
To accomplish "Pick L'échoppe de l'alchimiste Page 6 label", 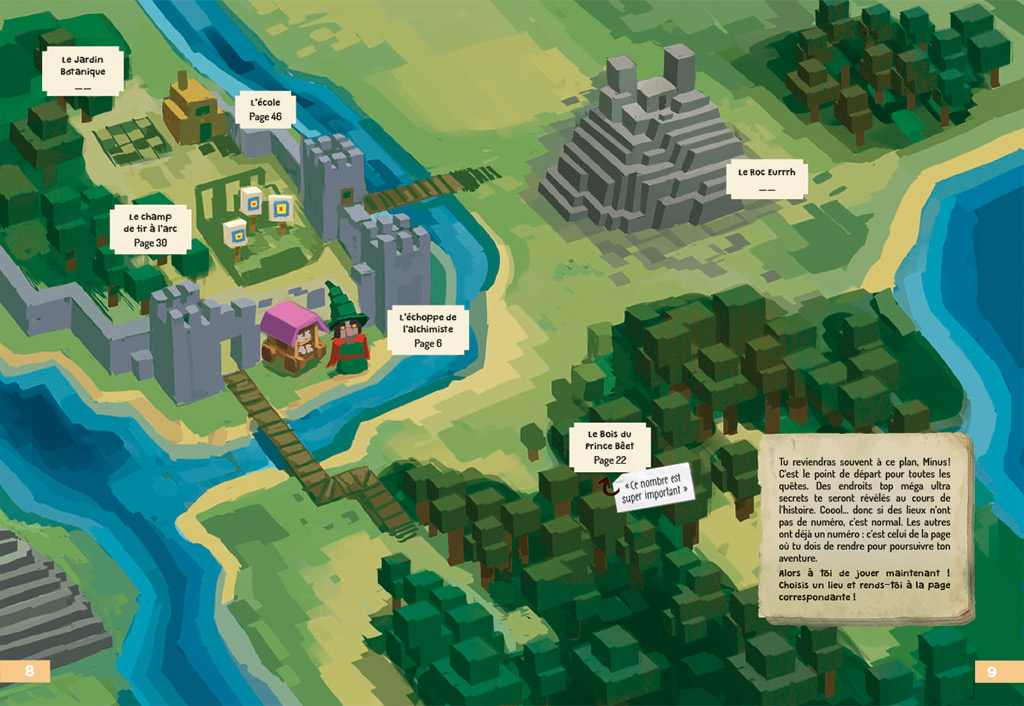I will 427,327.
